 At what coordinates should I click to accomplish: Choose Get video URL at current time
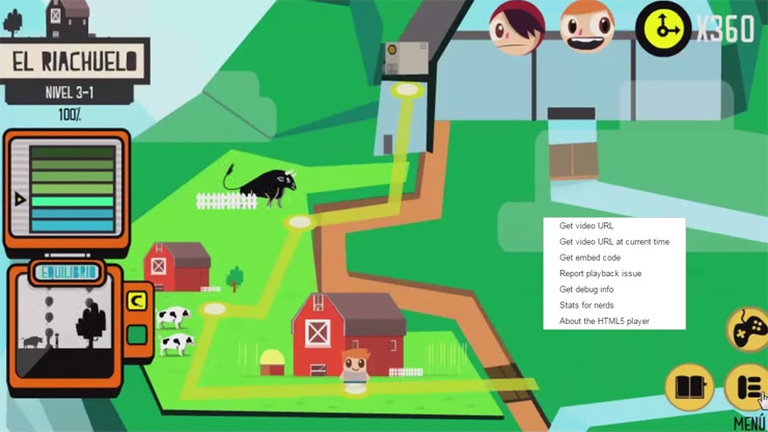coord(614,242)
